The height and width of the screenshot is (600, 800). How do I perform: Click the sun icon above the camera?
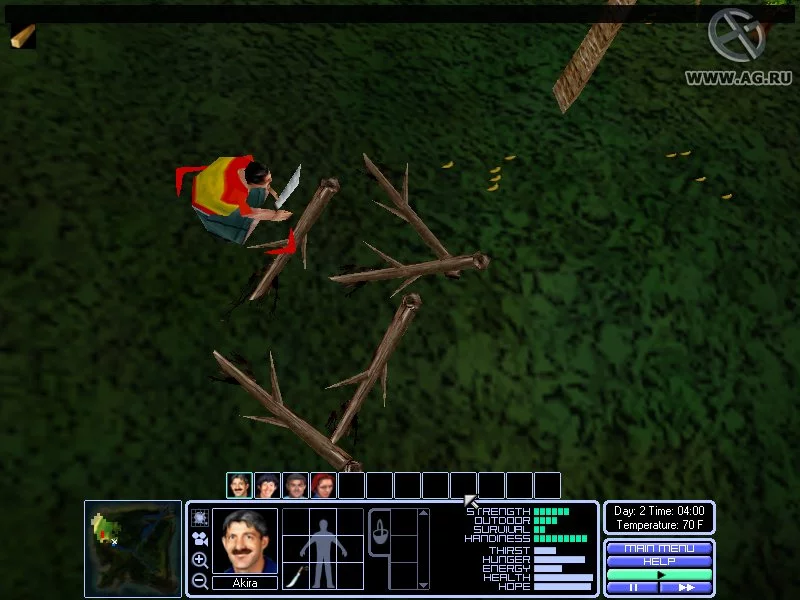199,517
